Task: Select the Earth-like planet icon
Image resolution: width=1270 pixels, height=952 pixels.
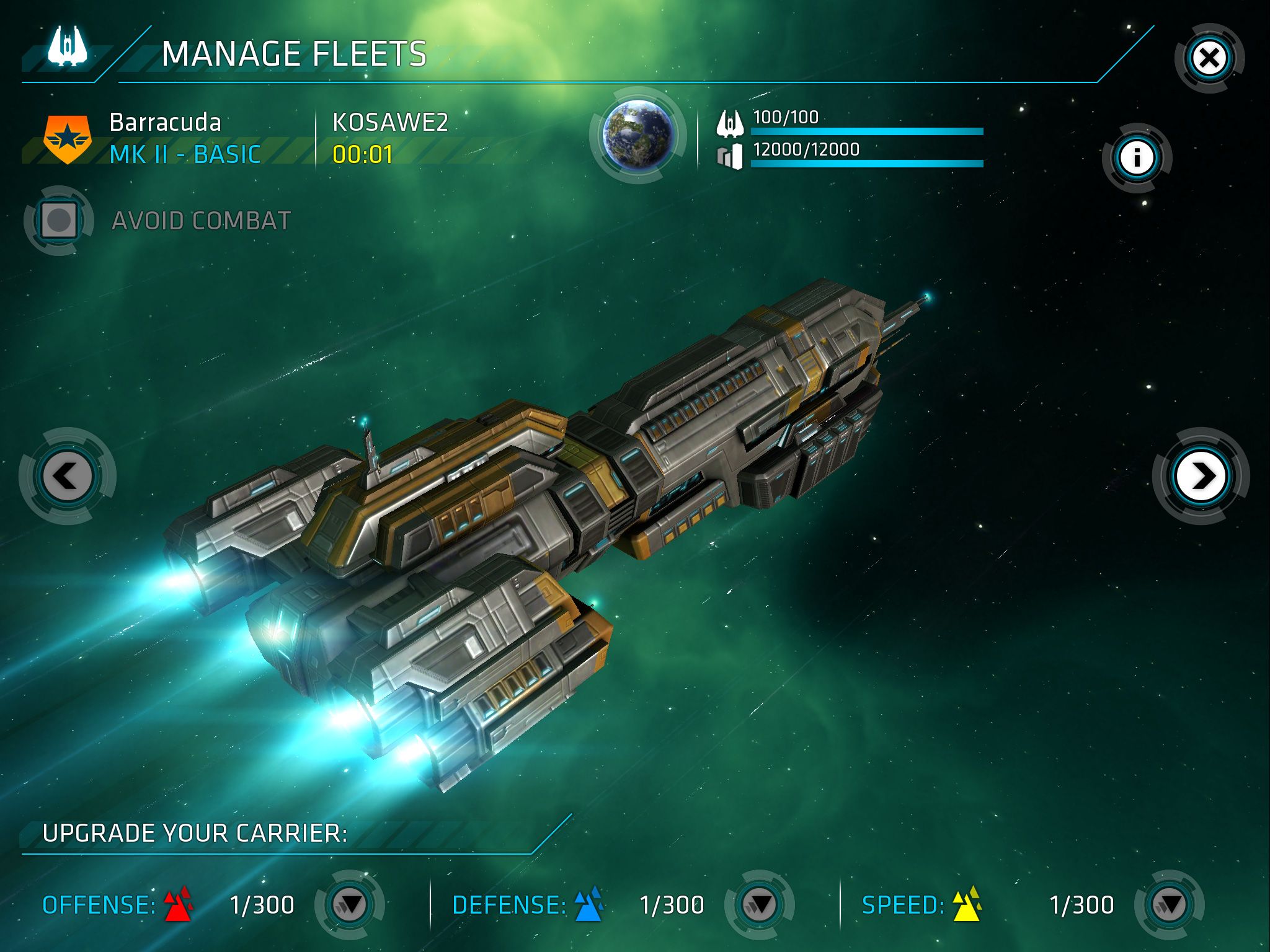Action: point(639,135)
